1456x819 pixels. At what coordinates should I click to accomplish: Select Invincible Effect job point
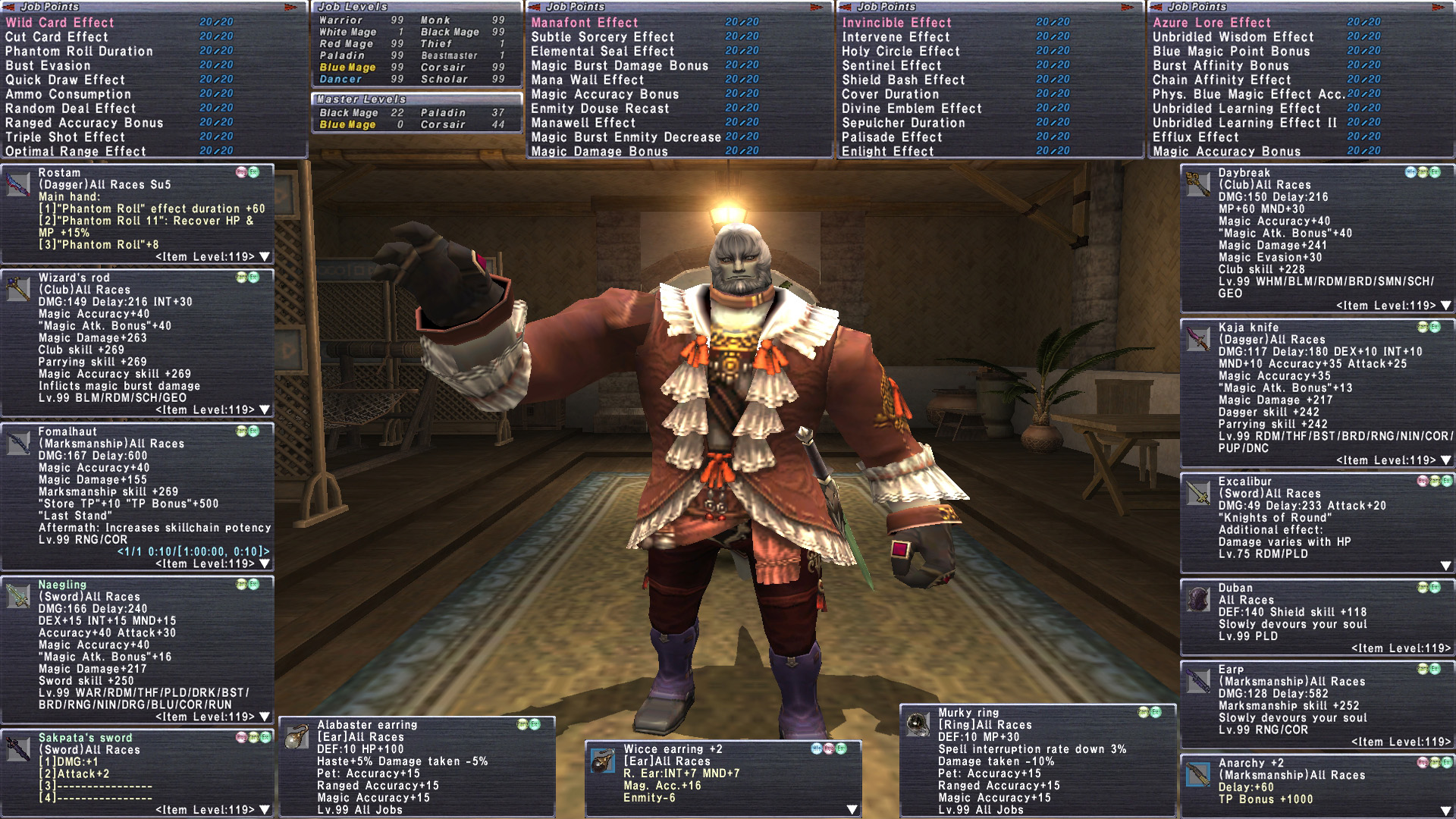click(x=896, y=23)
